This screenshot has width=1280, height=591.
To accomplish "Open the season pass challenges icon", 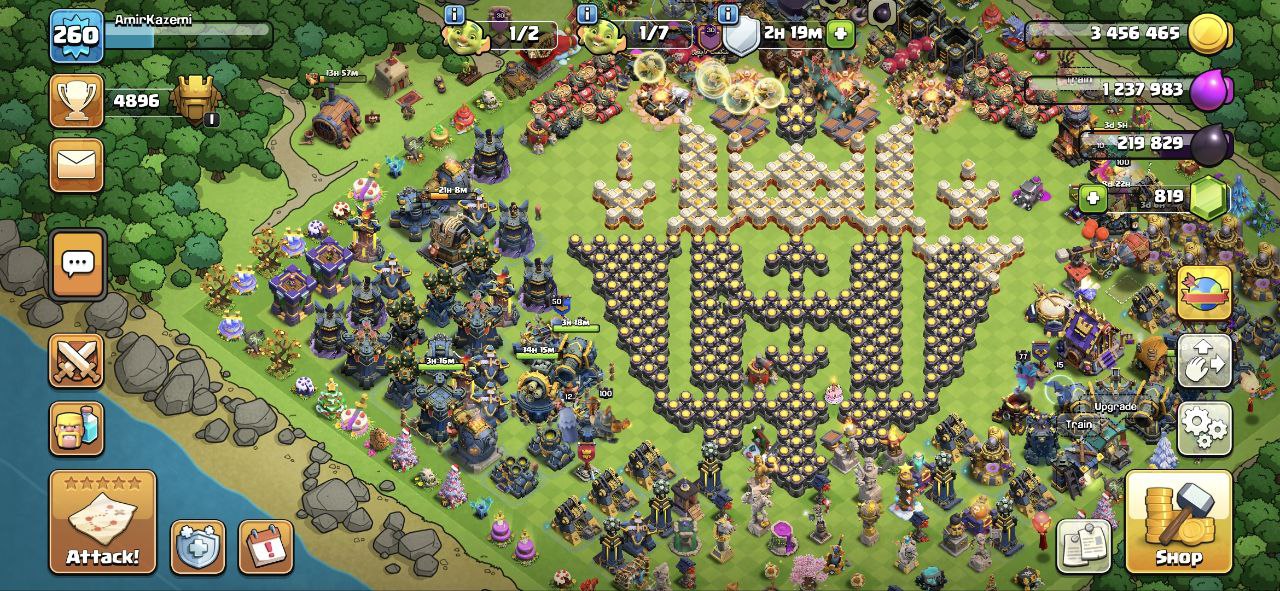I will click(x=1204, y=293).
